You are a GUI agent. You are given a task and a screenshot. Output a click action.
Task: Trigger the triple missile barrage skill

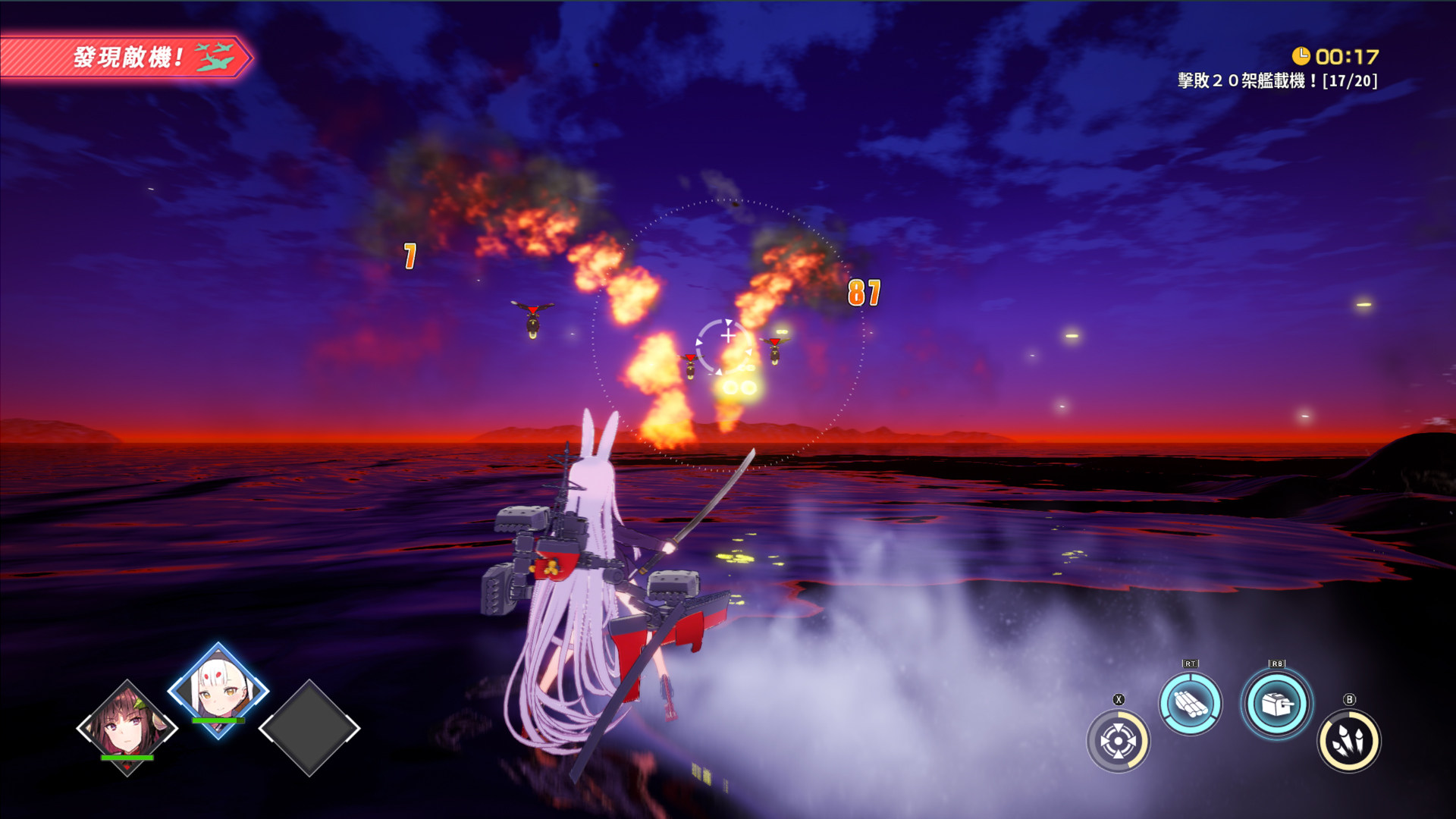click(1349, 741)
